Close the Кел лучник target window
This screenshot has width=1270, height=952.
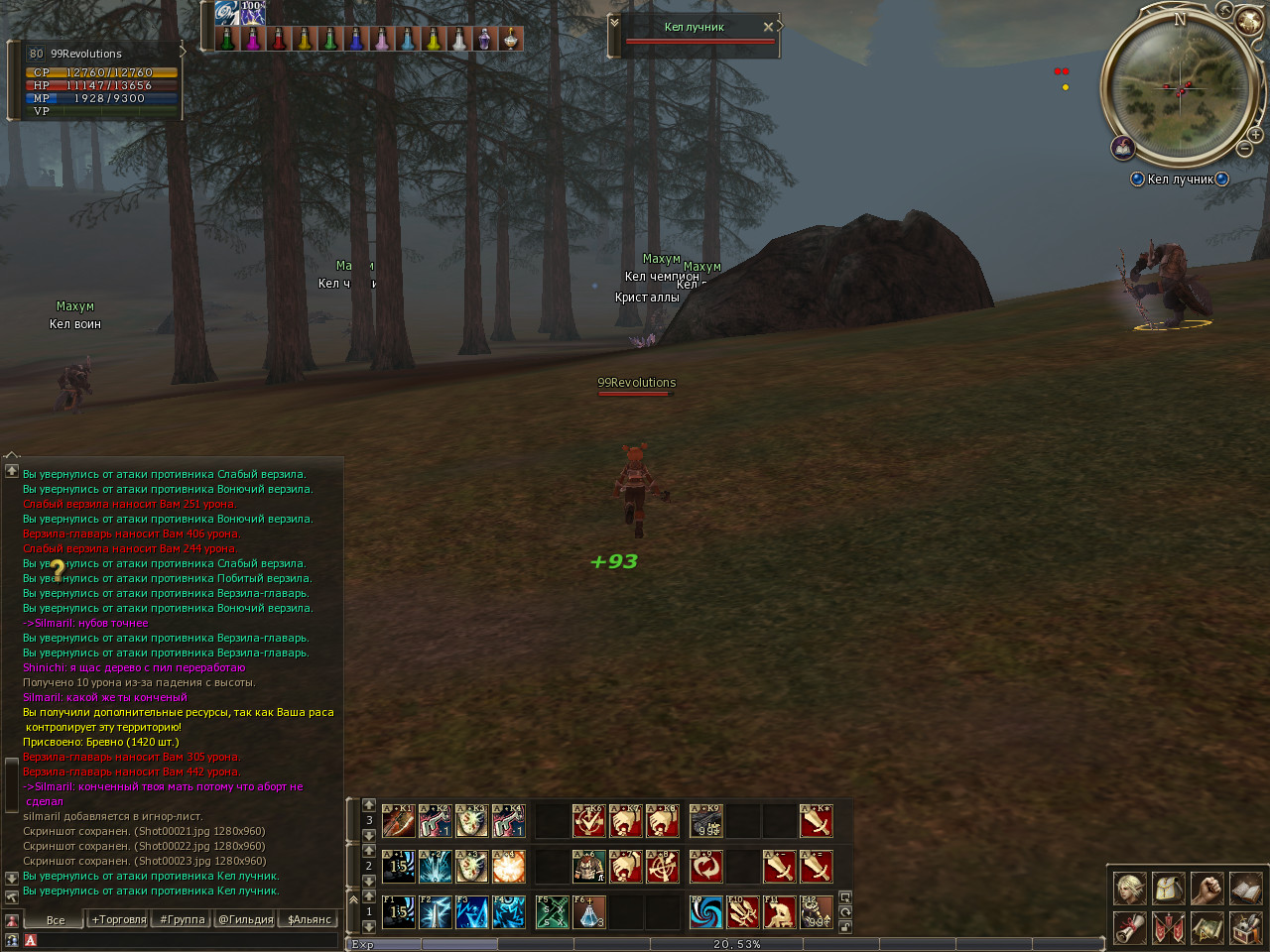click(x=768, y=27)
